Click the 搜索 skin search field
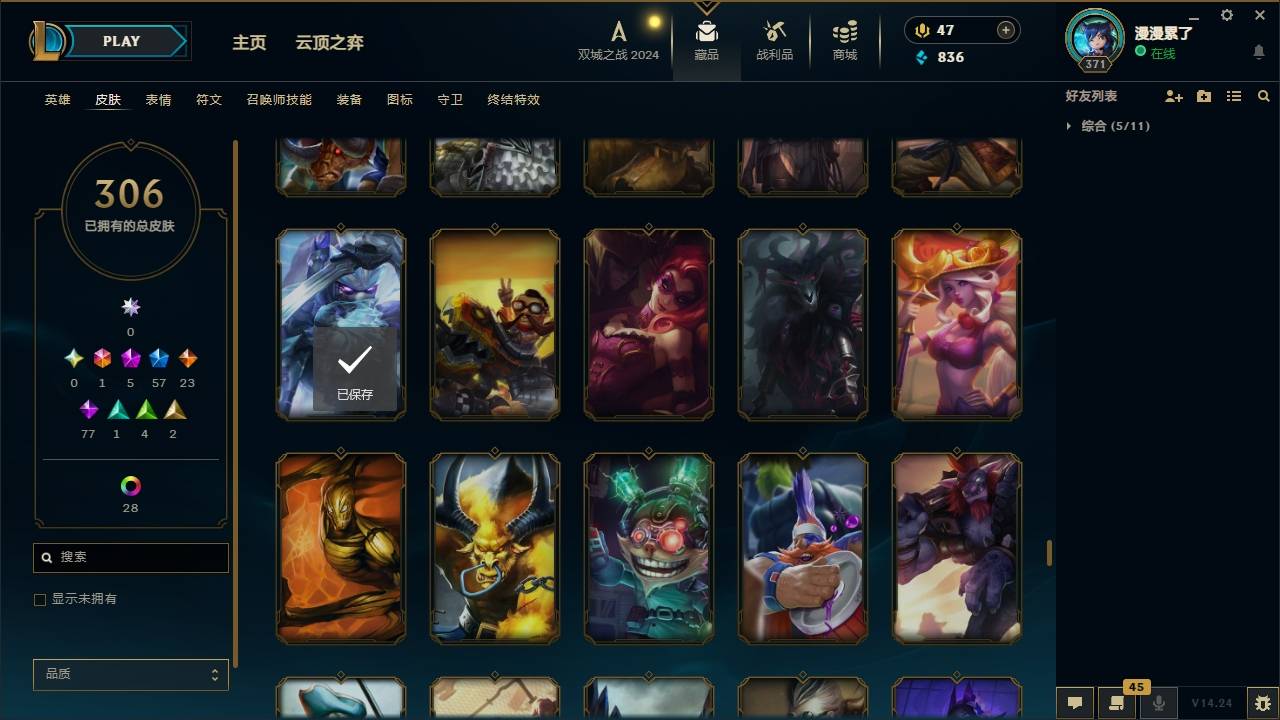This screenshot has height=720, width=1280. point(130,557)
